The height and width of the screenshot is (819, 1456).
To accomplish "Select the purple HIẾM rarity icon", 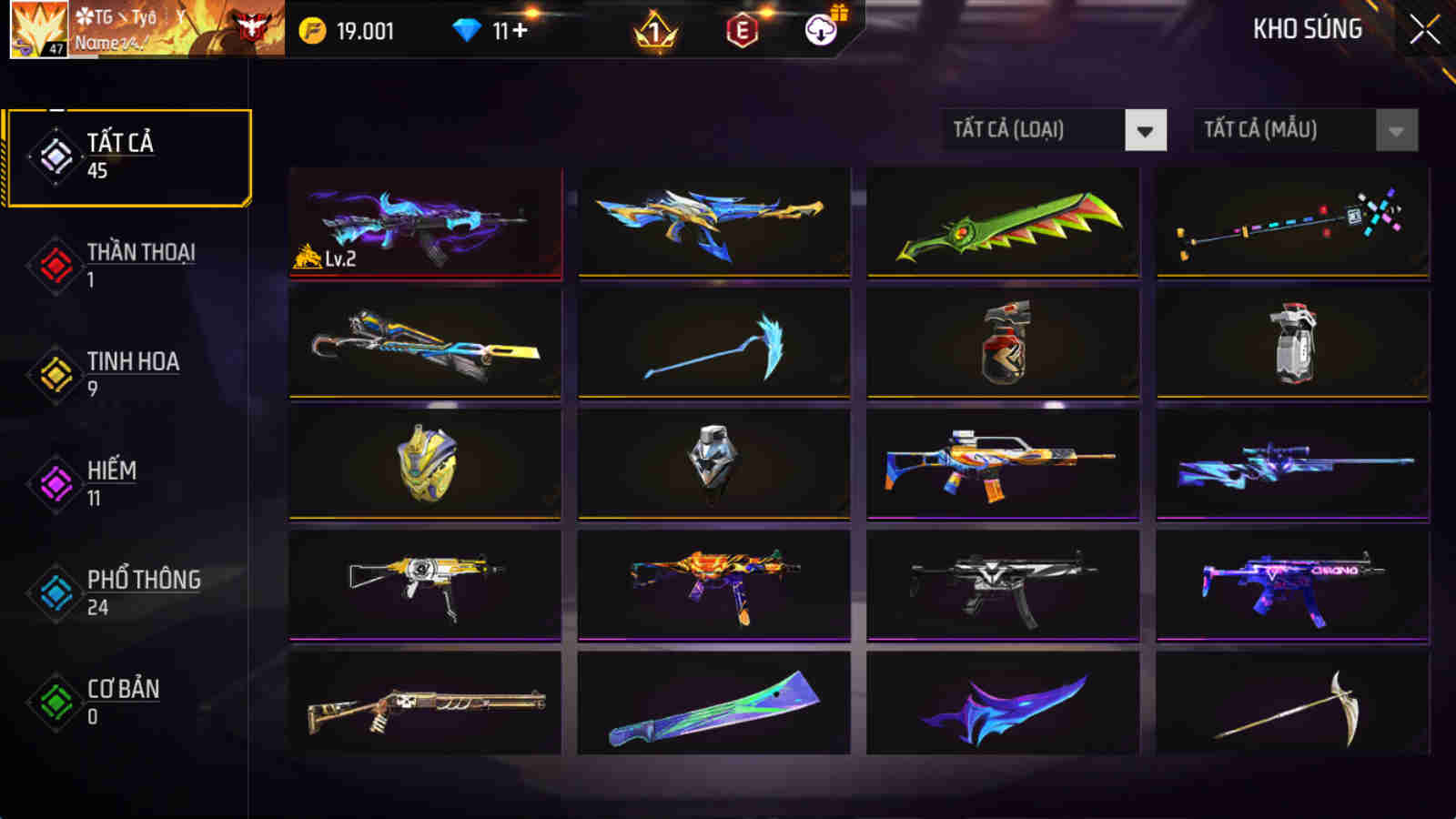I will [x=55, y=482].
